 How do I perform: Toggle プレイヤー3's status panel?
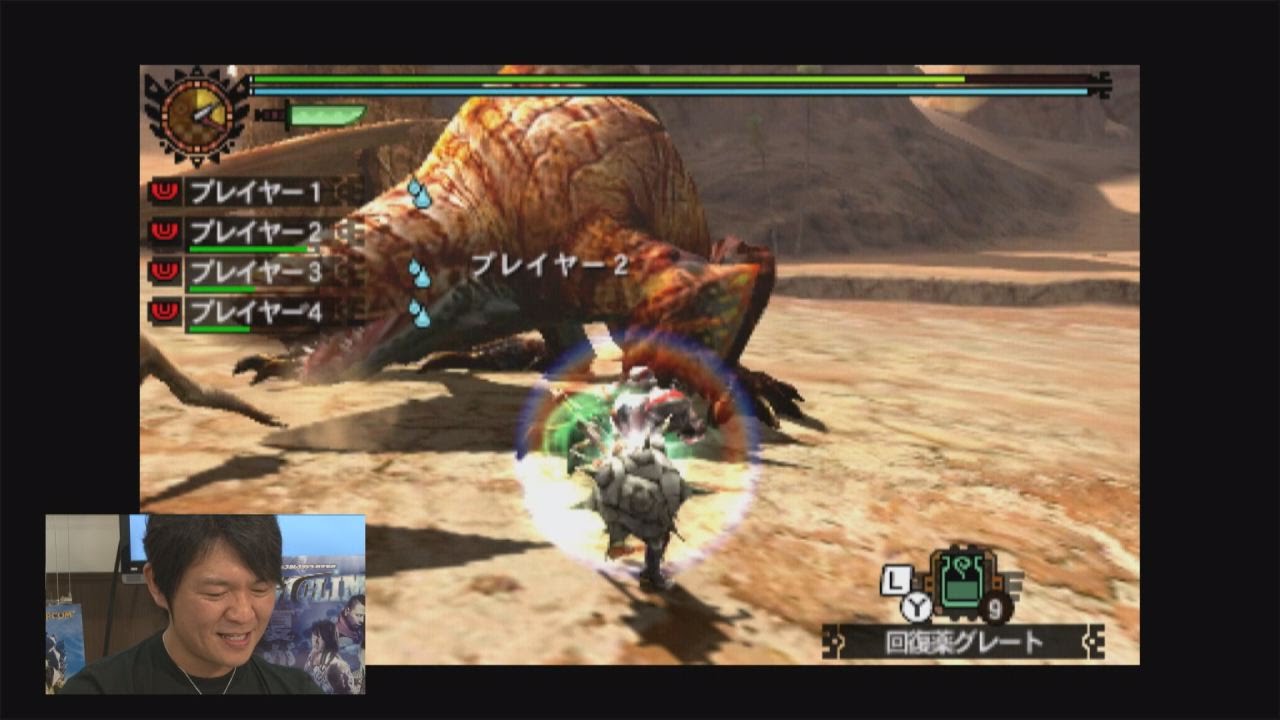[255, 269]
